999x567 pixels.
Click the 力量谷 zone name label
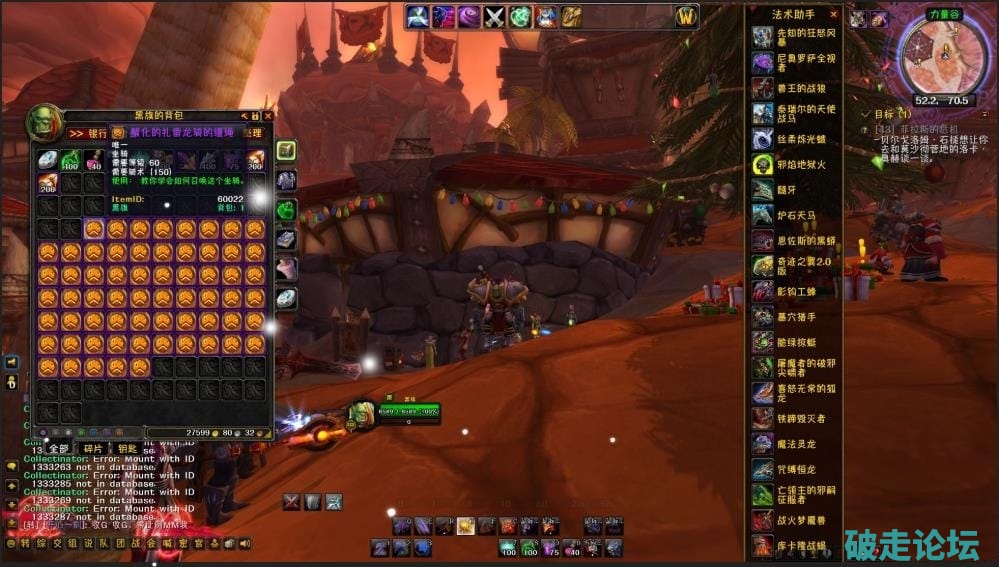coord(942,14)
